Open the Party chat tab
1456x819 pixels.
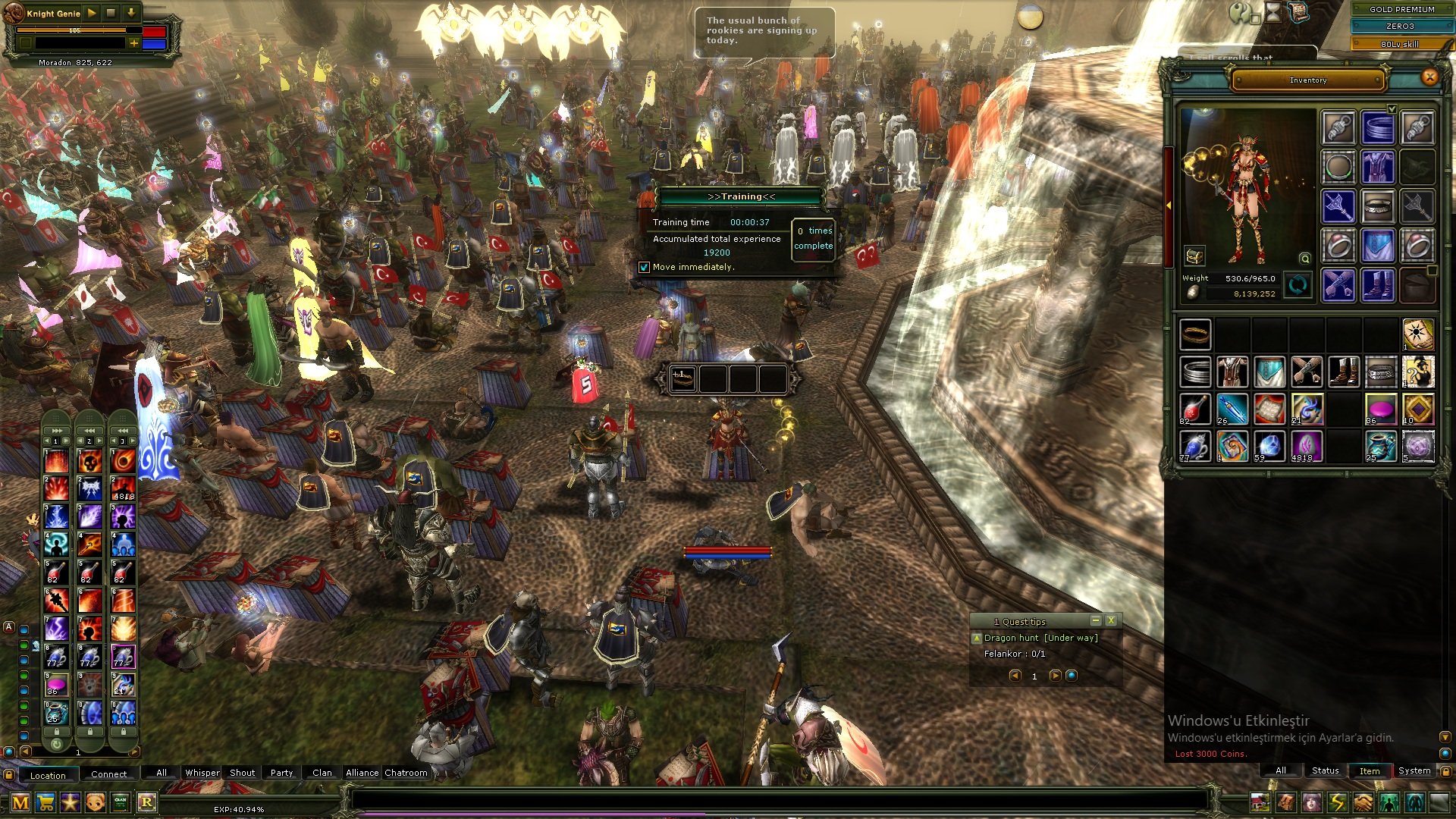[x=281, y=773]
